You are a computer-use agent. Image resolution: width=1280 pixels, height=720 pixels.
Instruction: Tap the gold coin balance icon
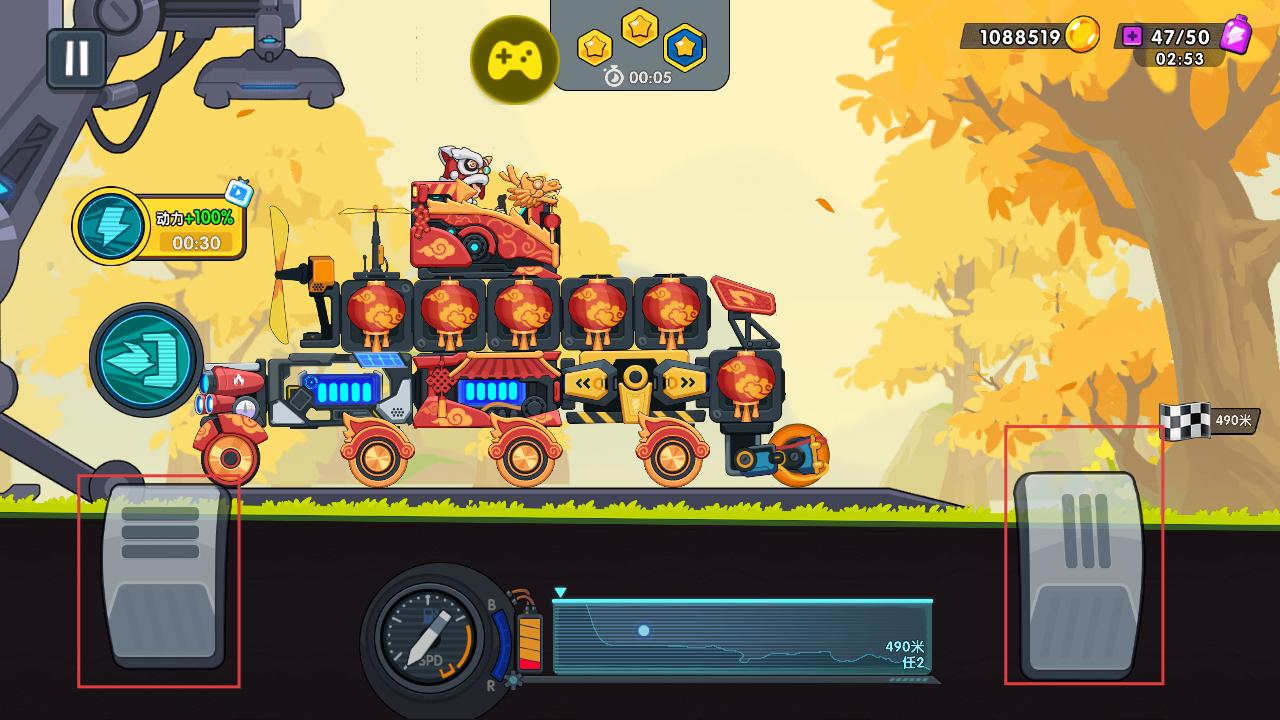pyautogui.click(x=1081, y=36)
